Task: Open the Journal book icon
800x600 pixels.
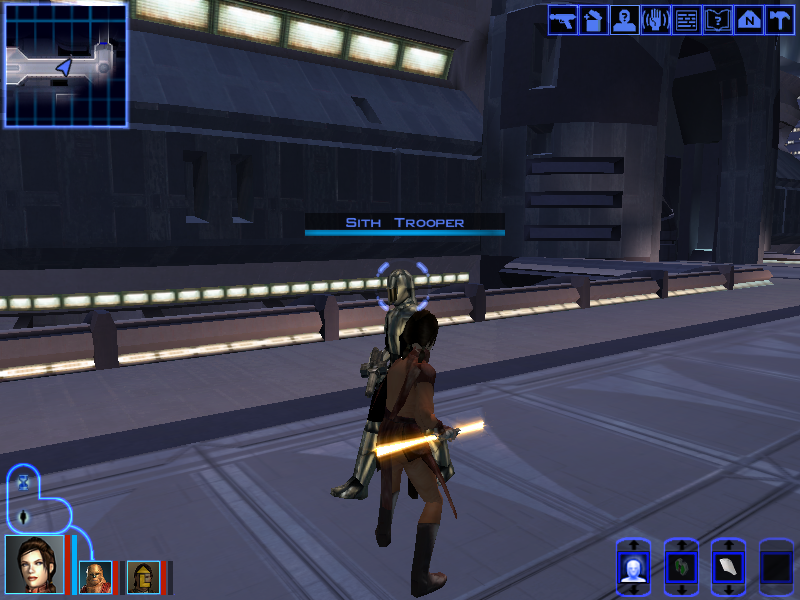Action: [718, 20]
